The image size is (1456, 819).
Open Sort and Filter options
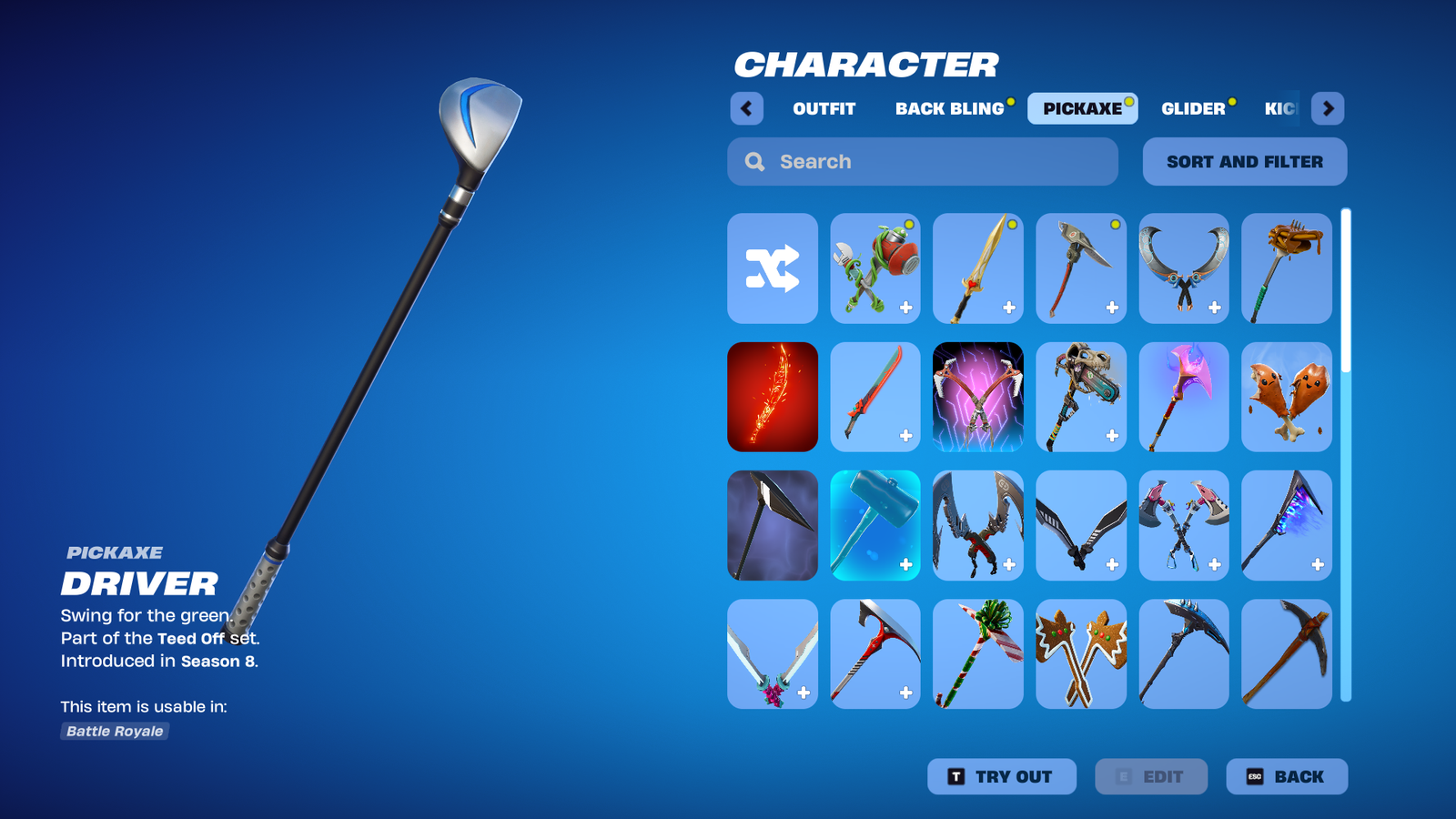(1244, 162)
